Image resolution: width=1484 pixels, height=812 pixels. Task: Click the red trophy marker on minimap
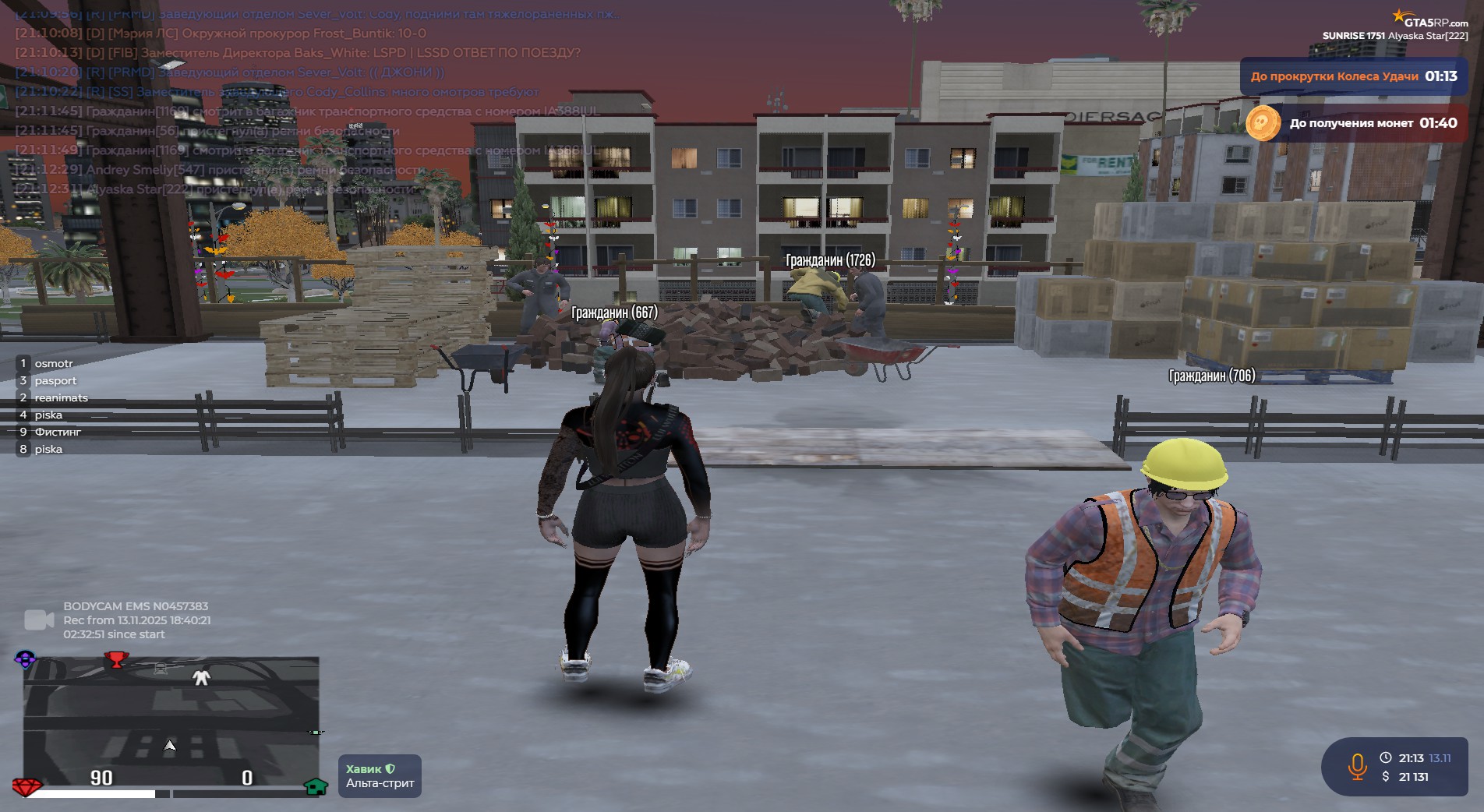[x=116, y=660]
